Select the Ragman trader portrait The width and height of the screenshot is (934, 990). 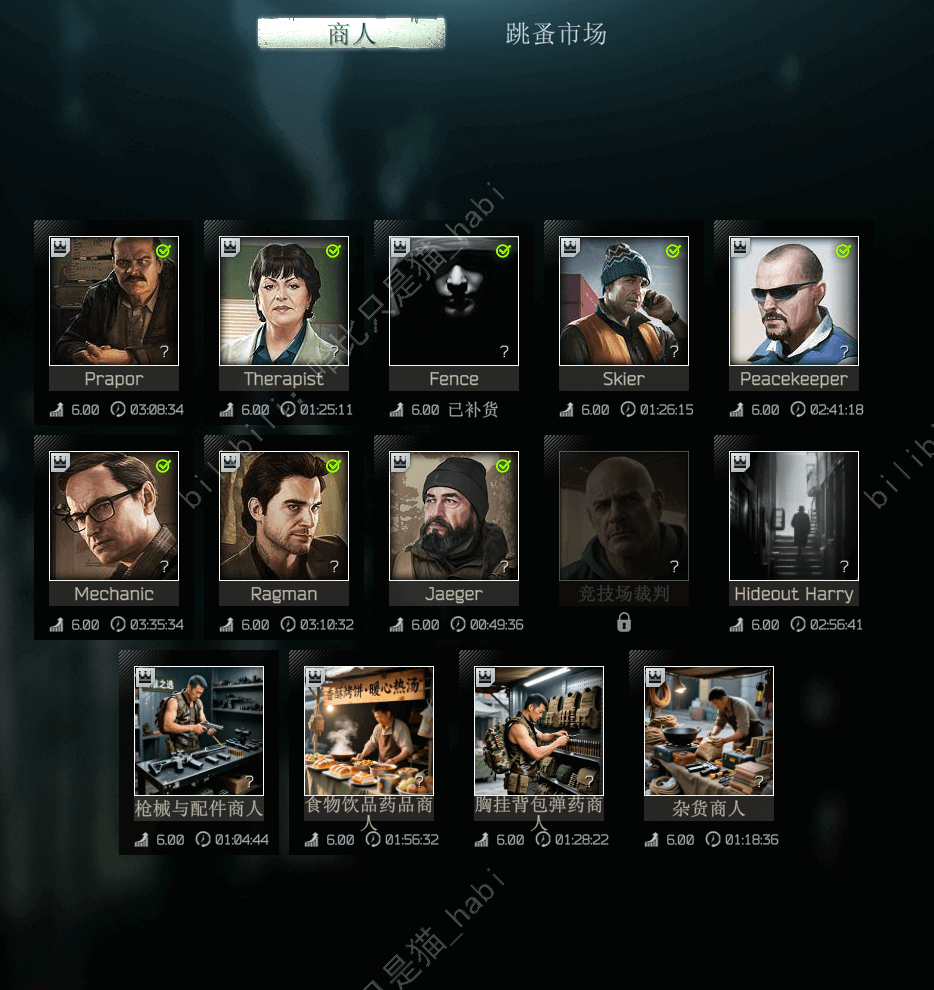[x=284, y=516]
